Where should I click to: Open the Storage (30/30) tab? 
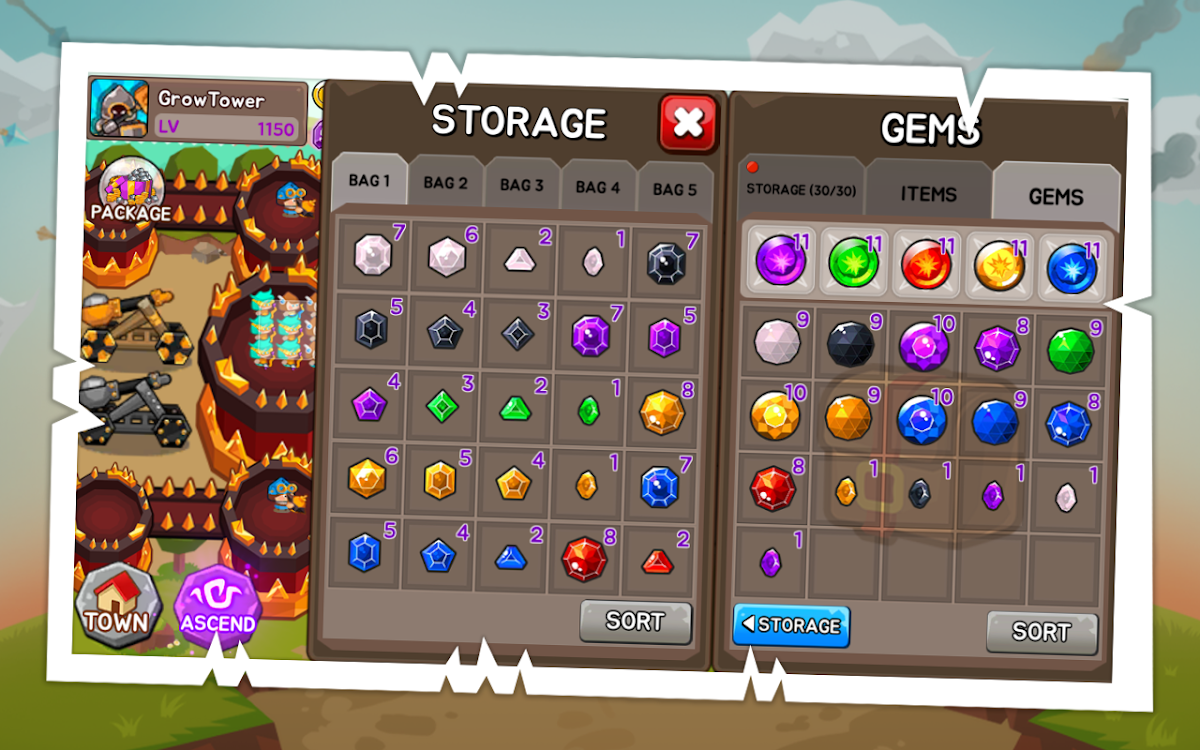tap(801, 190)
